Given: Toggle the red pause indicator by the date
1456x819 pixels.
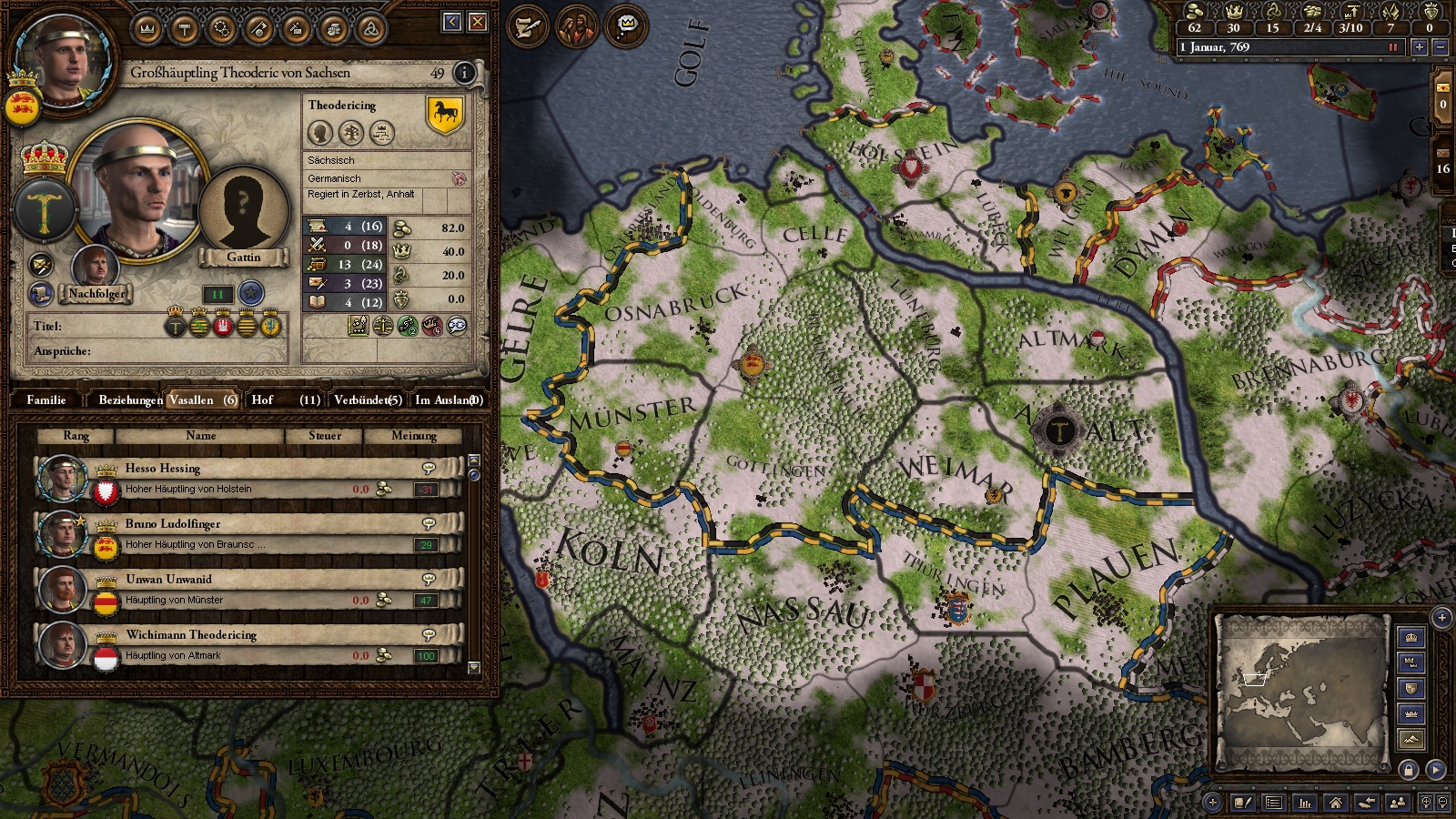Looking at the screenshot, I should point(1392,47).
